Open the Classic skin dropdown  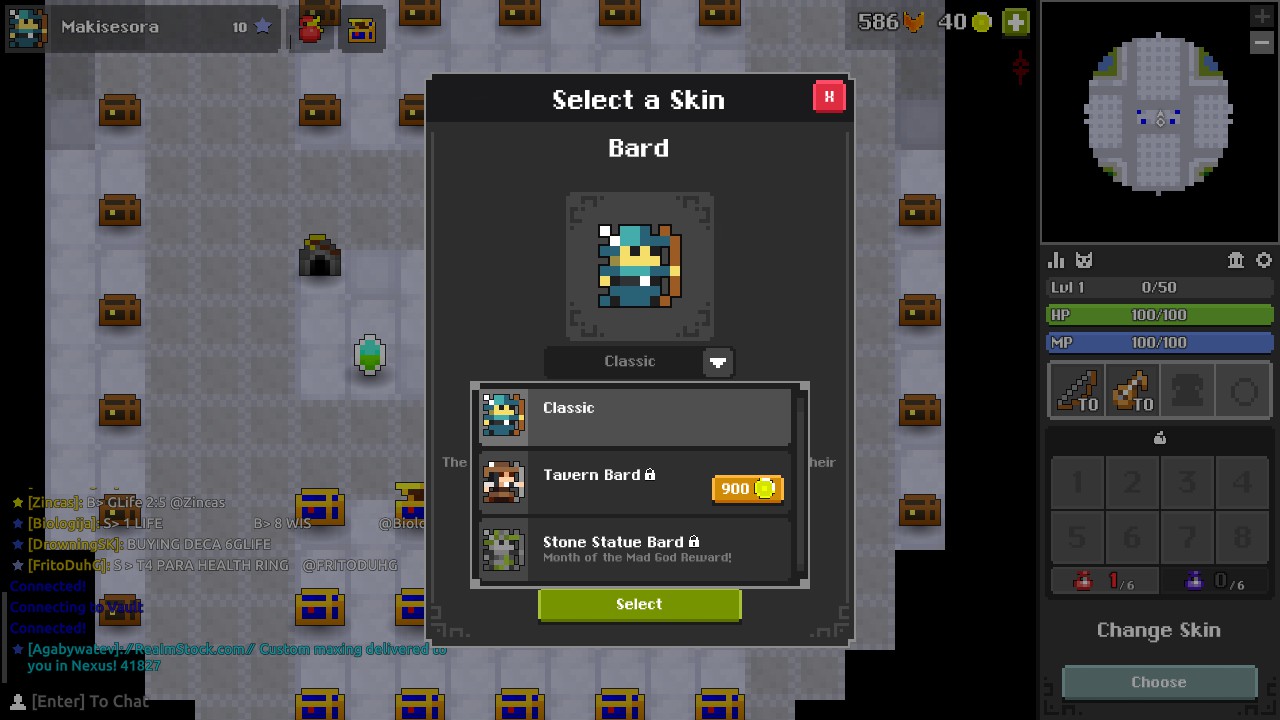coord(718,362)
